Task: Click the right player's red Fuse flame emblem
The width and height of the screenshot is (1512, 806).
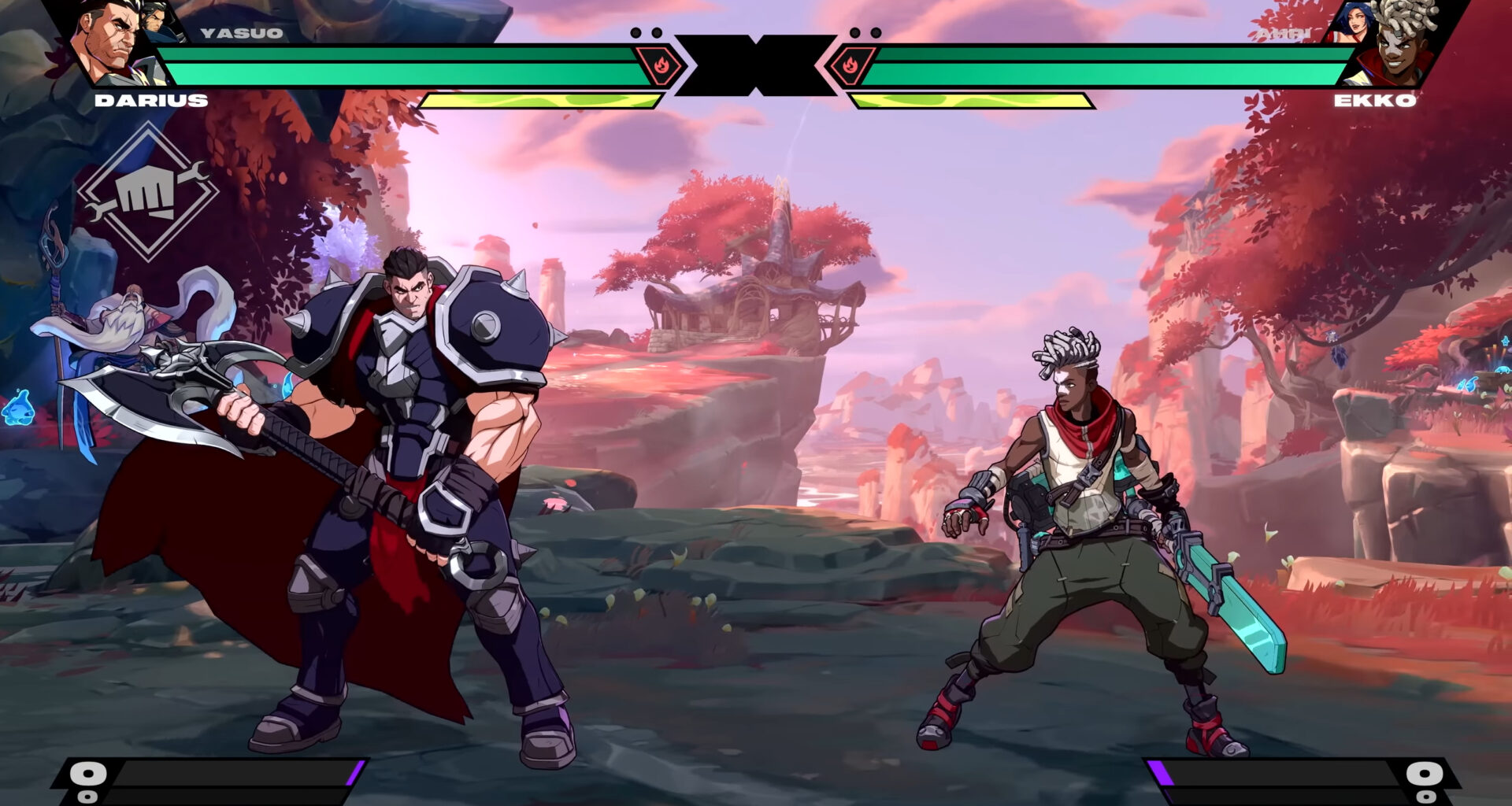Action: [x=852, y=65]
